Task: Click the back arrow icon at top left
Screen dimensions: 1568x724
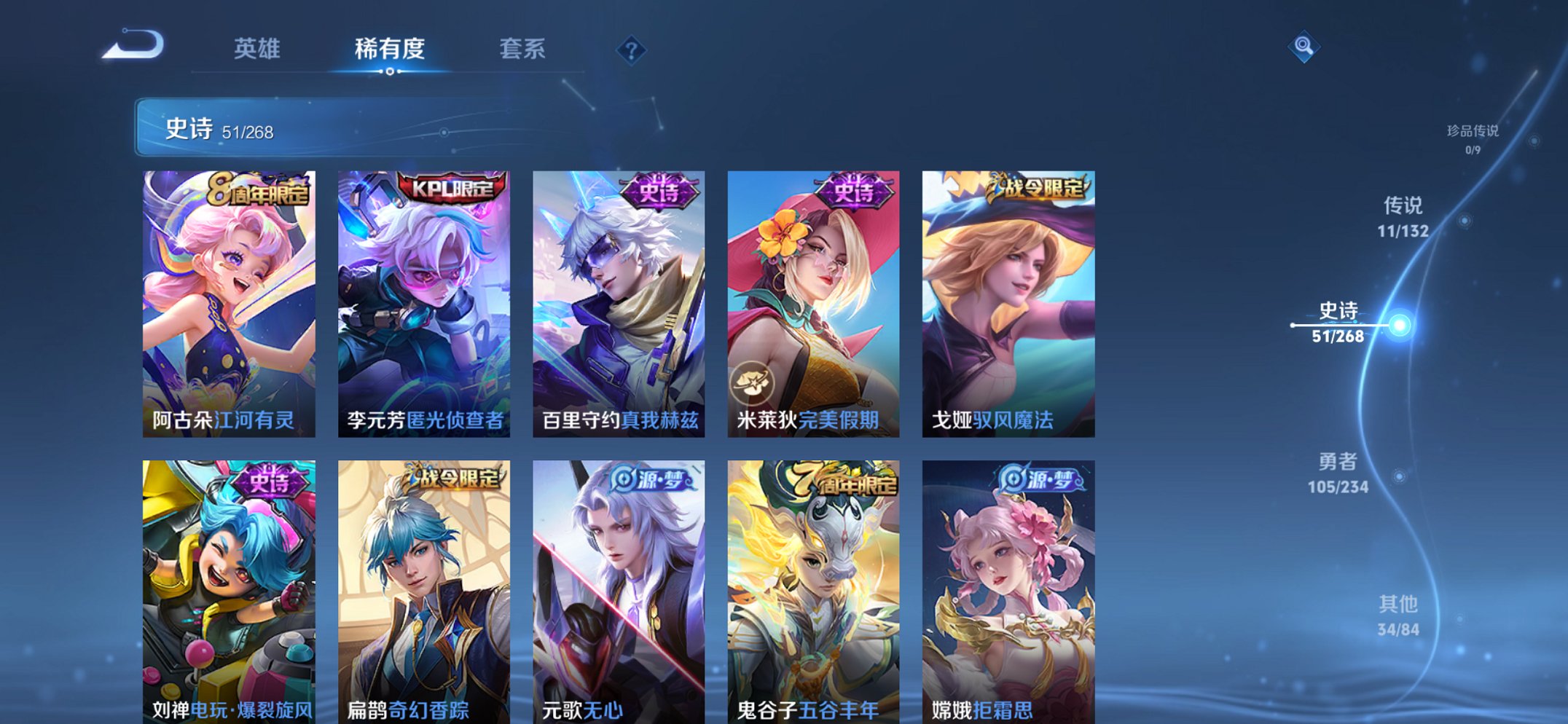Action: (133, 45)
